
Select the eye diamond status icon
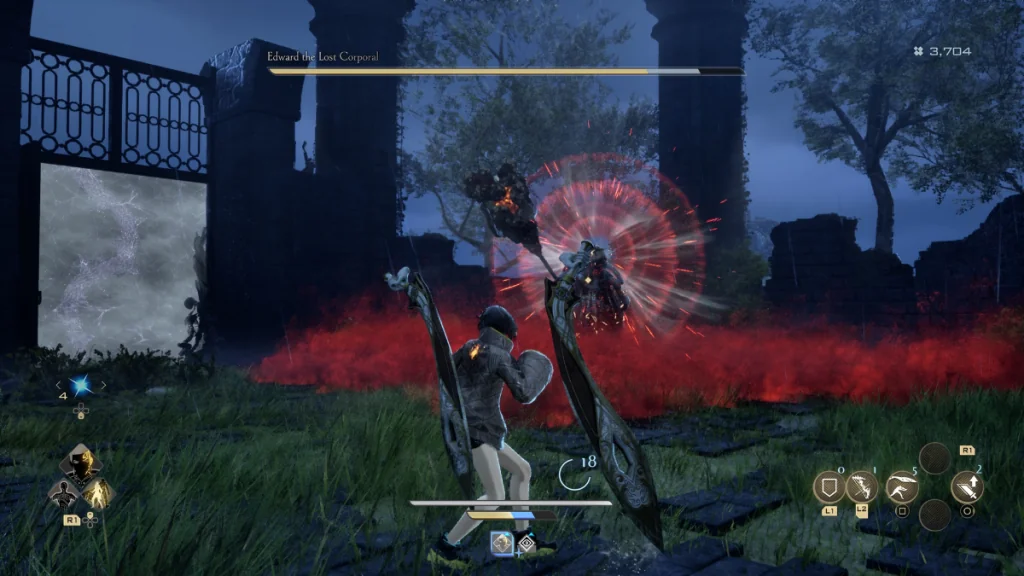[526, 543]
